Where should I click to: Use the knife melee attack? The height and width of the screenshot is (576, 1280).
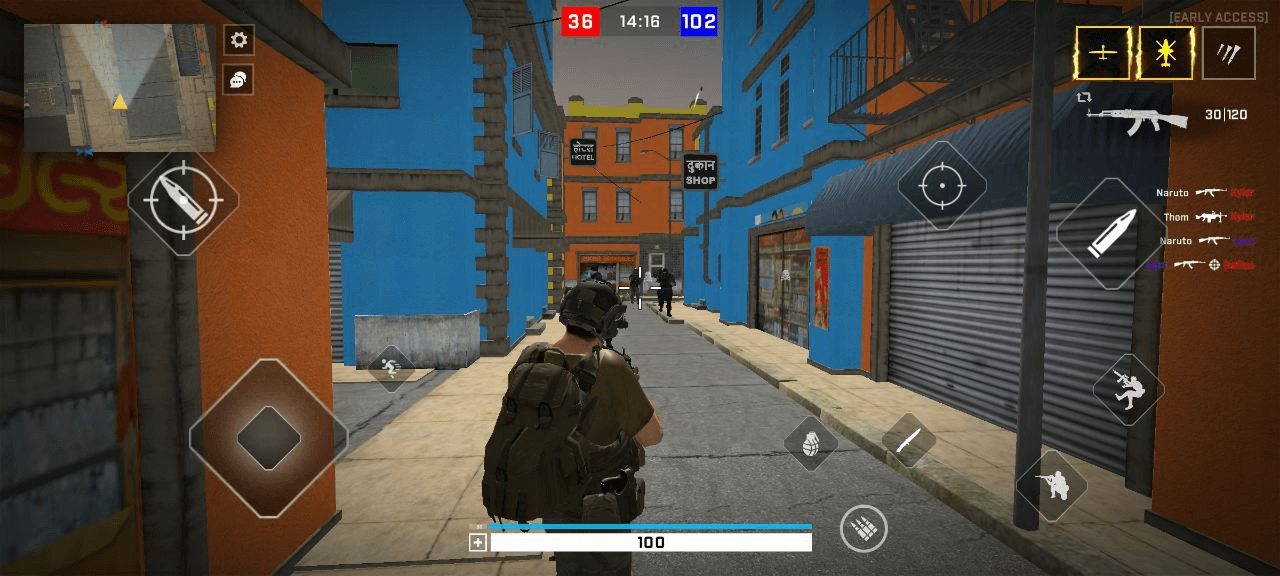[x=908, y=440]
